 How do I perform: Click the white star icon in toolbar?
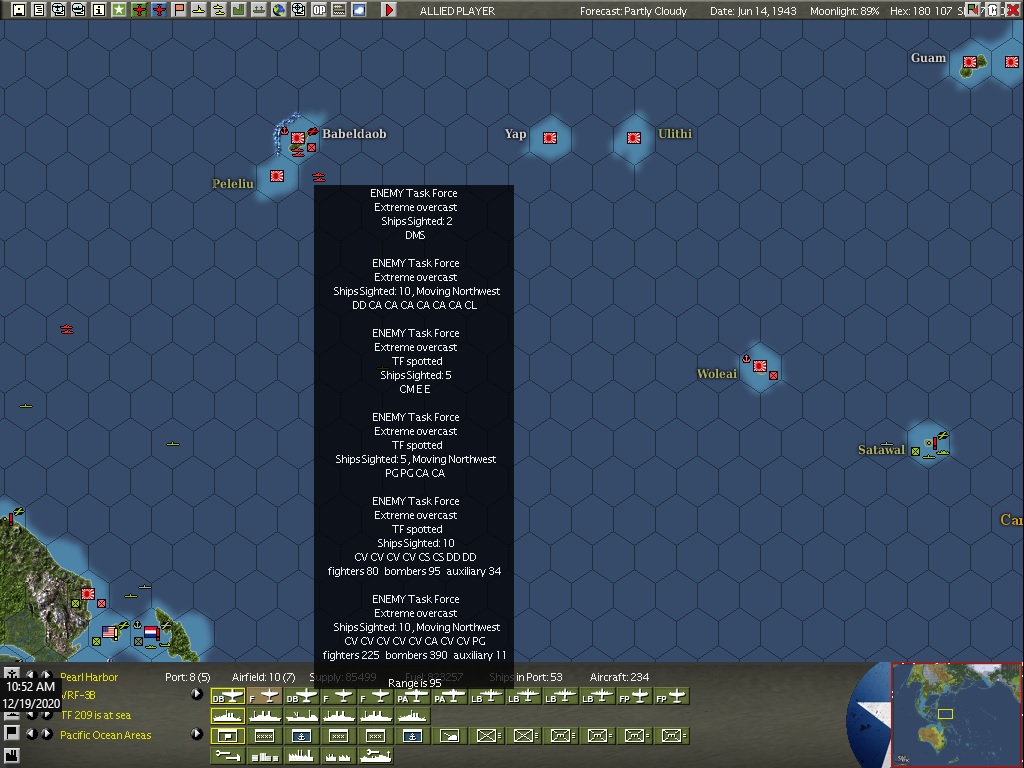[119, 10]
